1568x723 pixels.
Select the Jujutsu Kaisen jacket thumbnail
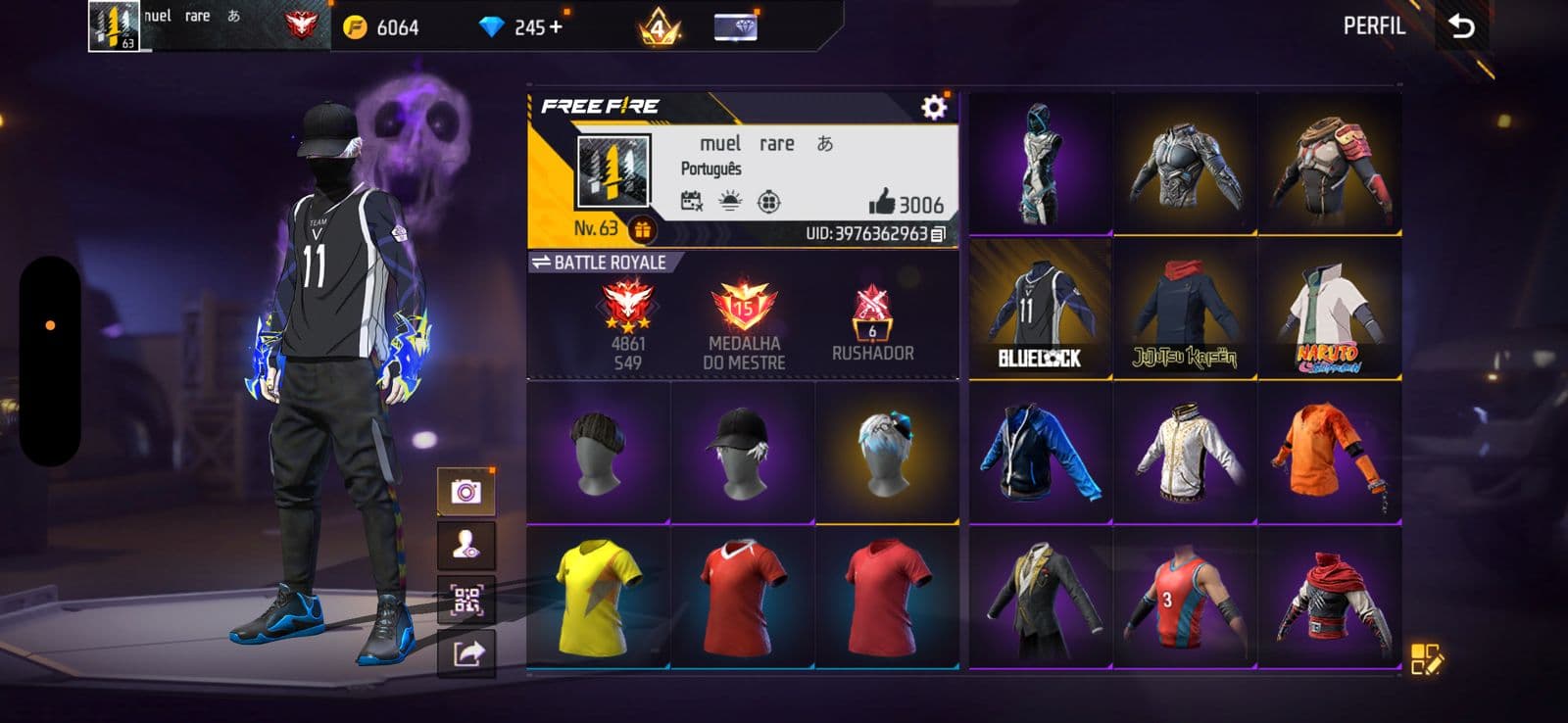1185,309
